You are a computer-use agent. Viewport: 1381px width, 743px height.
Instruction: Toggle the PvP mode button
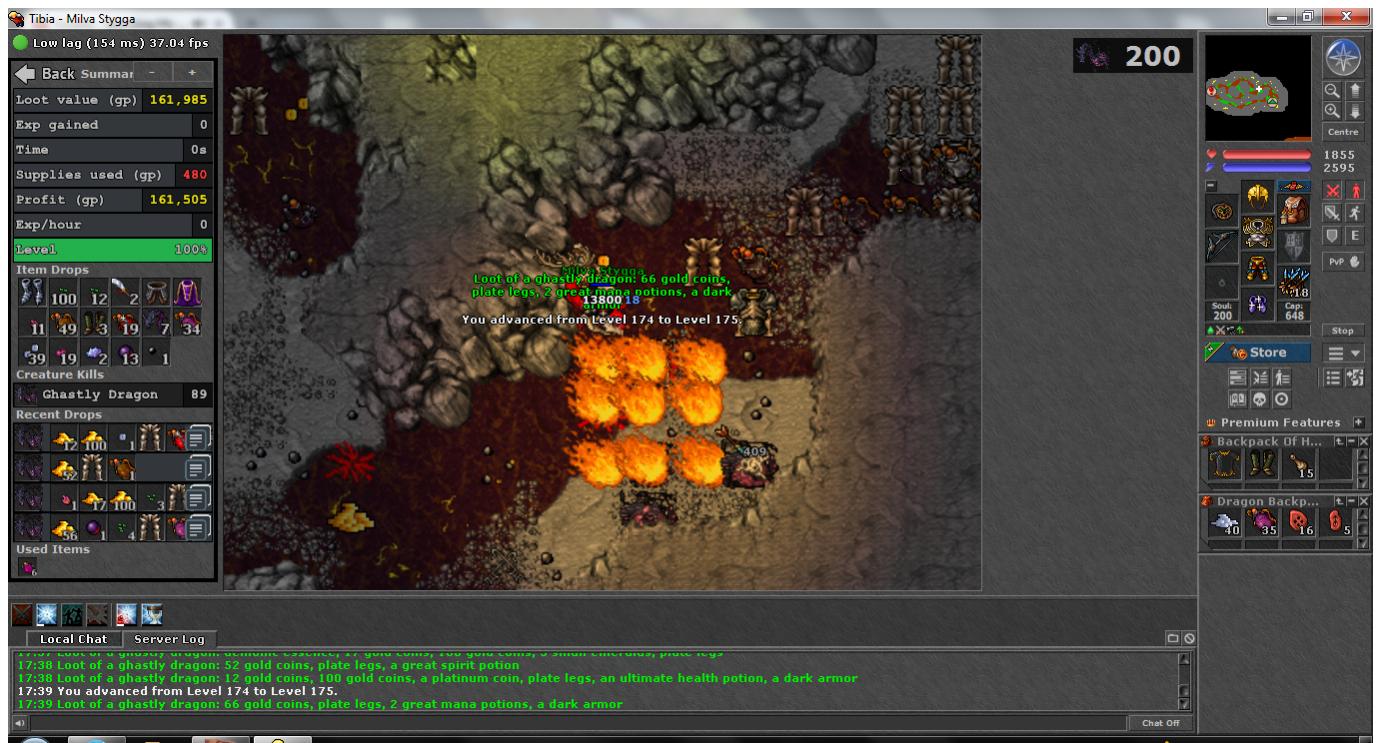1342,262
